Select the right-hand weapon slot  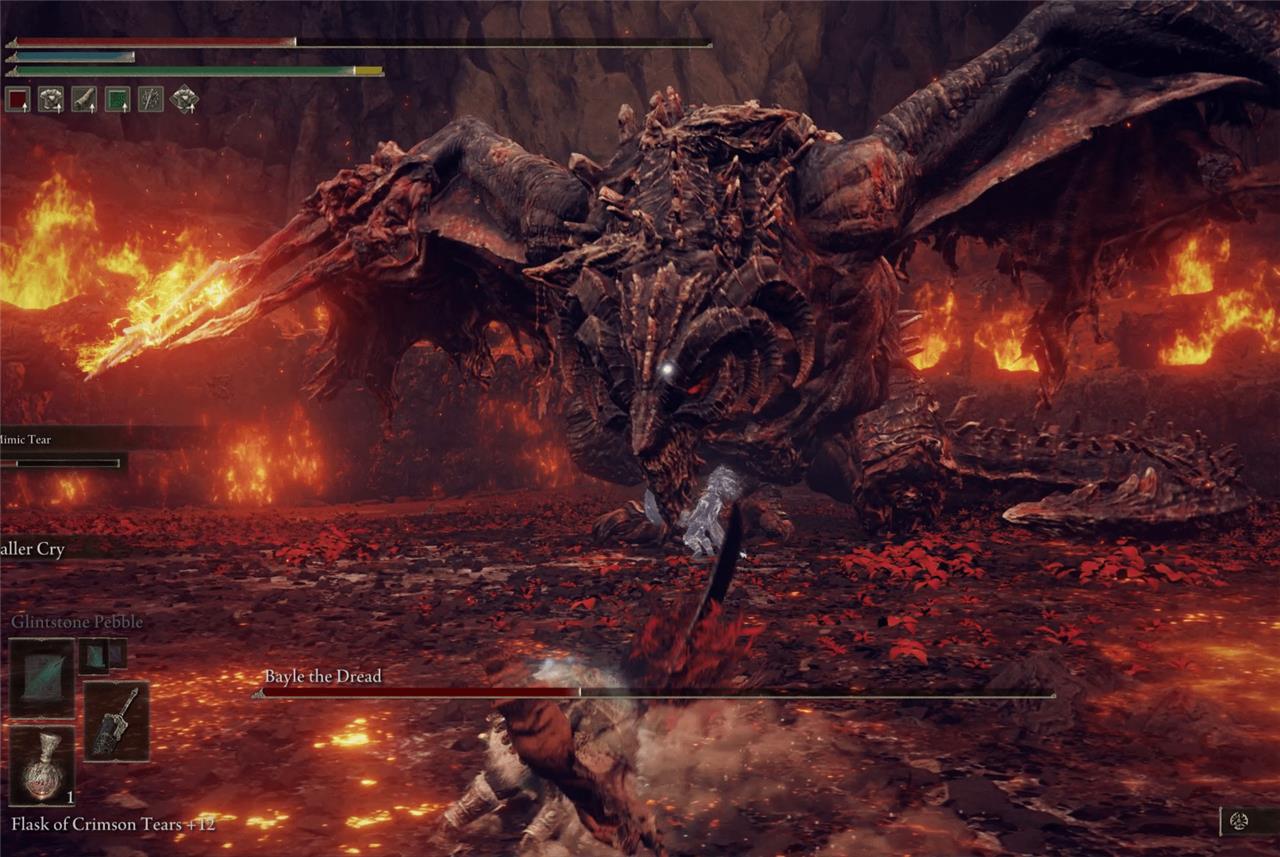pos(116,721)
